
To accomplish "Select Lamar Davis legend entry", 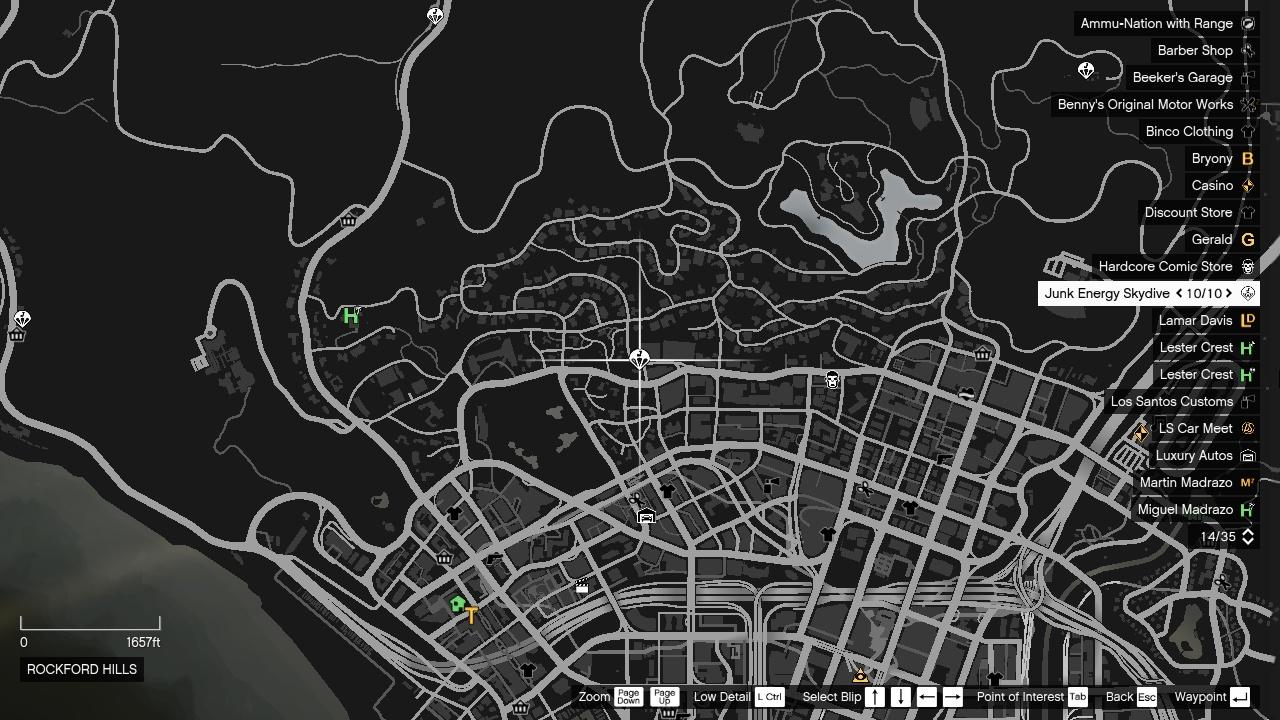I will (x=1196, y=320).
